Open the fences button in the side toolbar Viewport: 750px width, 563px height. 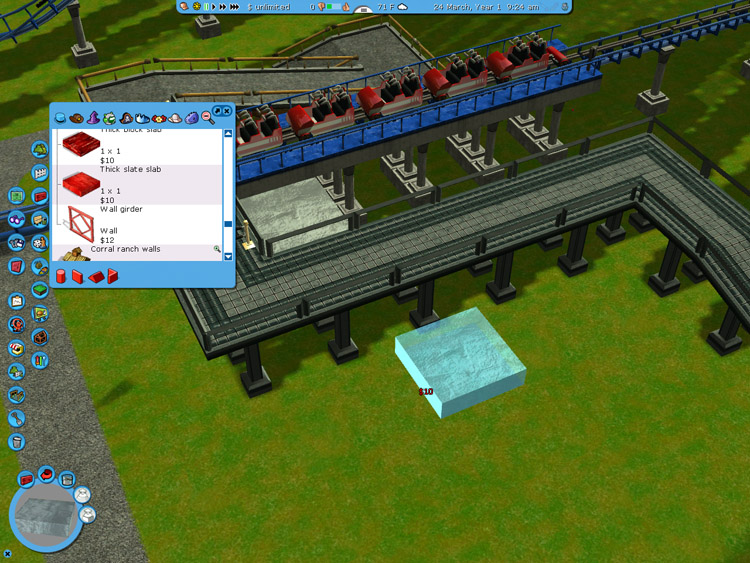click(x=40, y=174)
